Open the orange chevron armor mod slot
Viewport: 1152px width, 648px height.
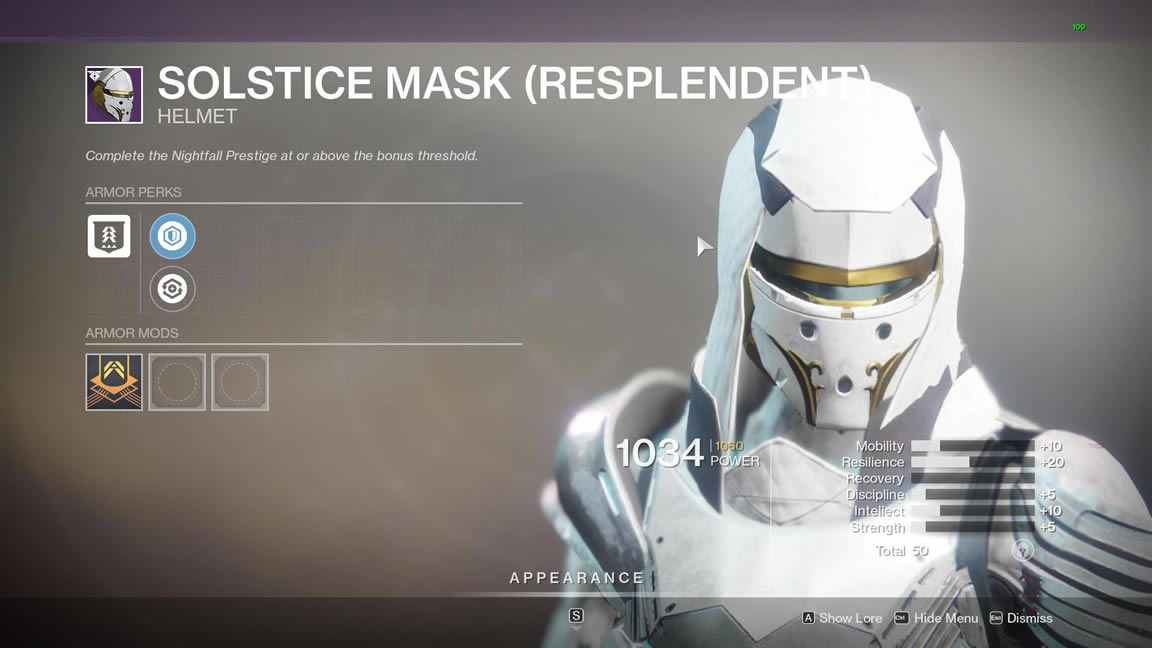click(x=114, y=382)
